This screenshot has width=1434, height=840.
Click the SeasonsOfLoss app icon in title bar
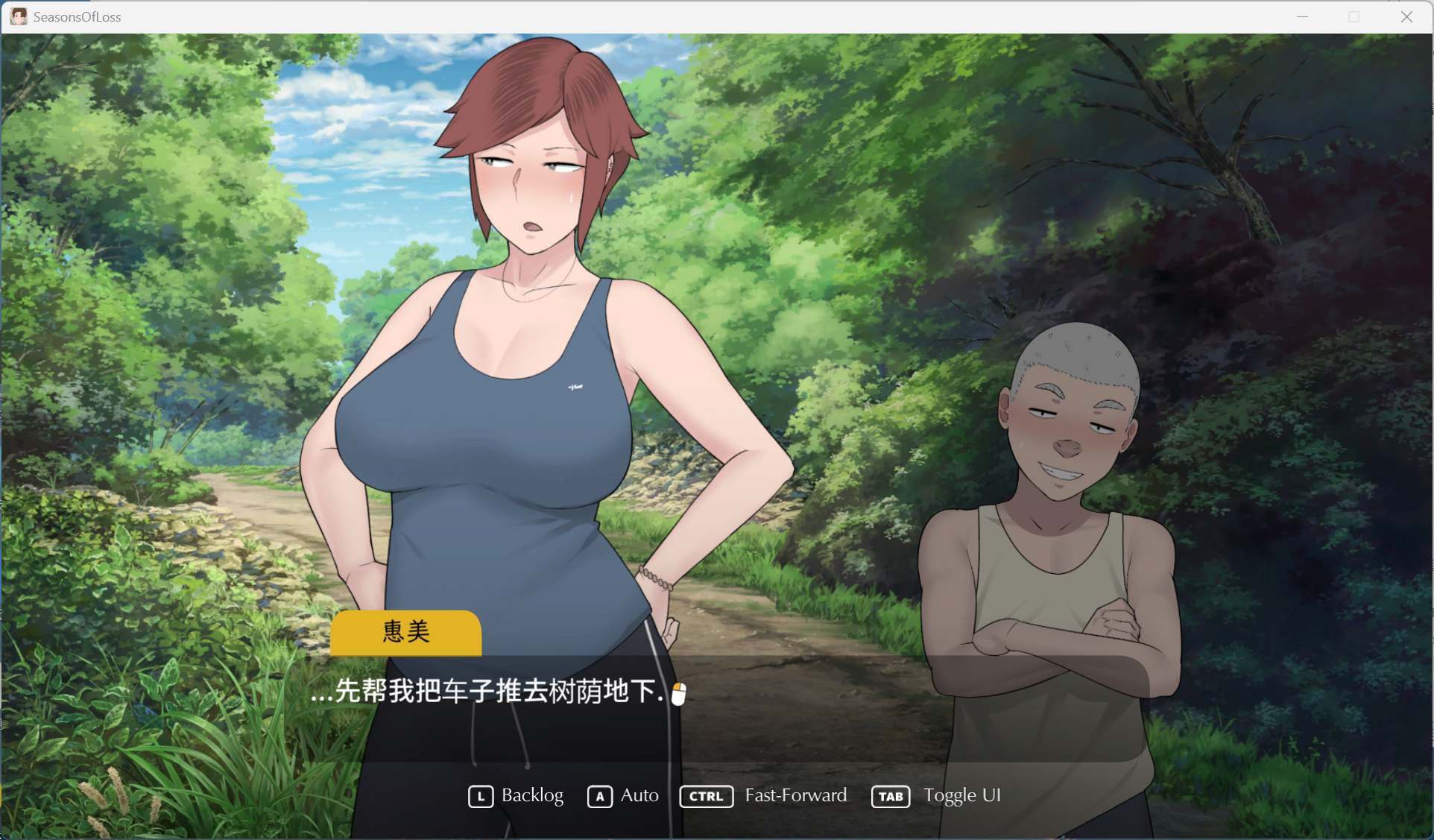[18, 16]
